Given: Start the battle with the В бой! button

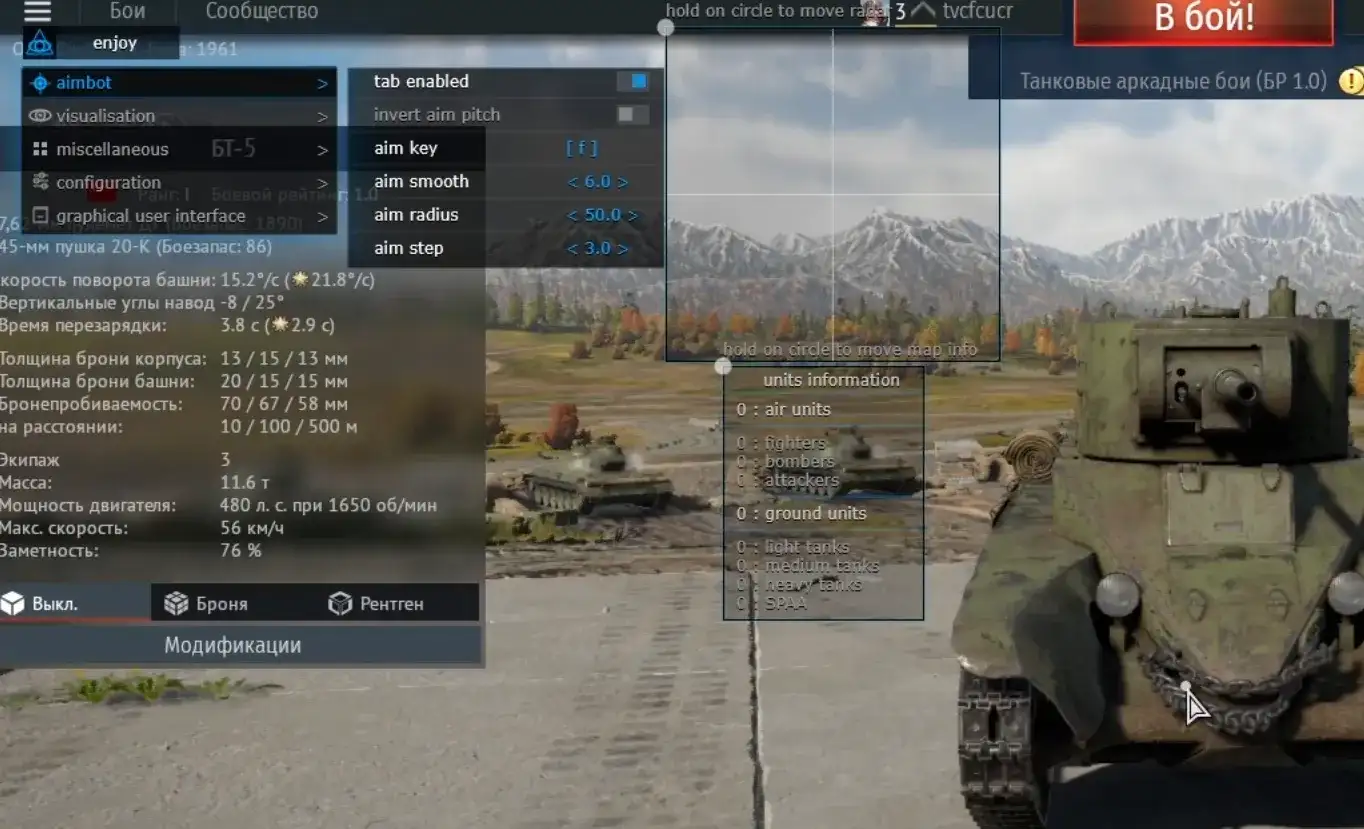Looking at the screenshot, I should click(x=1203, y=18).
